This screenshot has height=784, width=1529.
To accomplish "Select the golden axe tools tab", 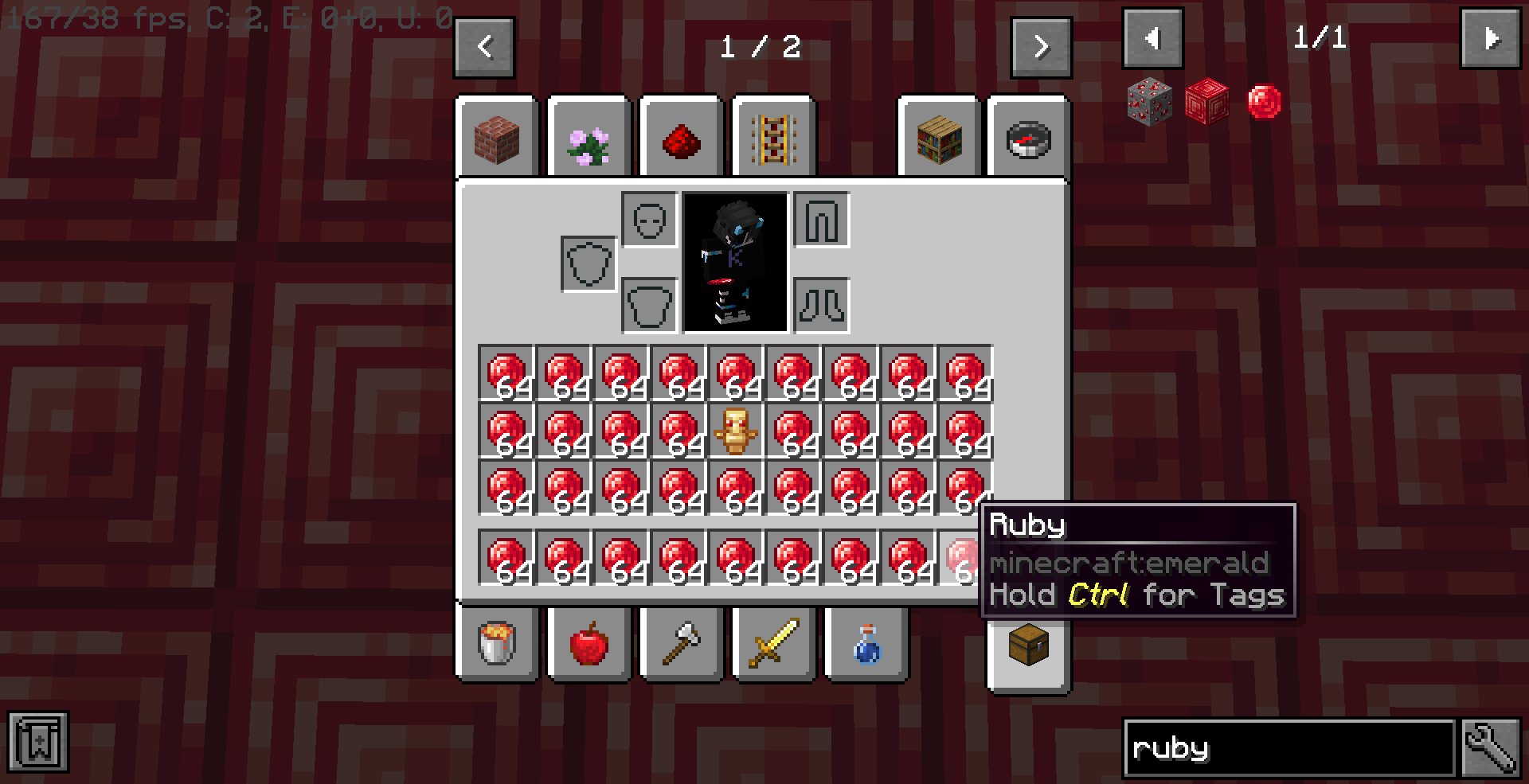I will click(681, 645).
